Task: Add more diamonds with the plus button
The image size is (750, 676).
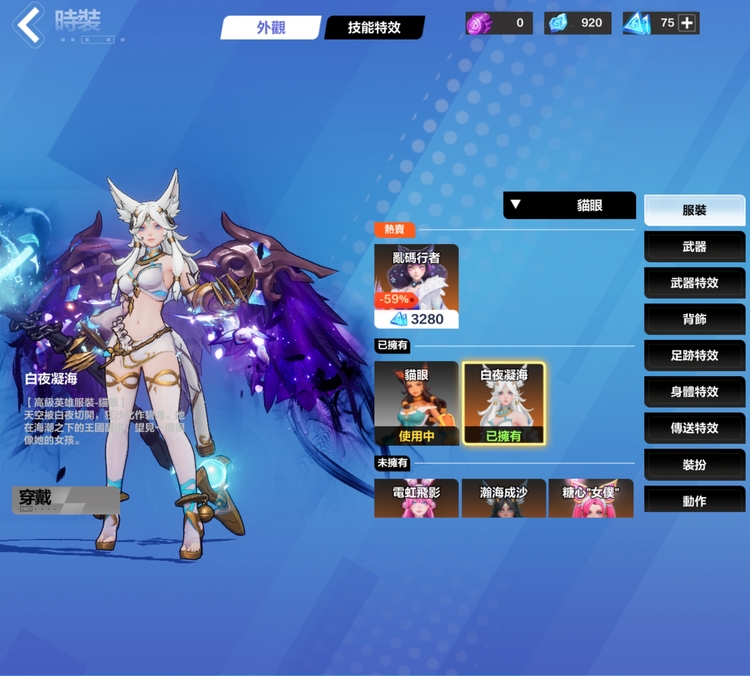Action: click(687, 22)
